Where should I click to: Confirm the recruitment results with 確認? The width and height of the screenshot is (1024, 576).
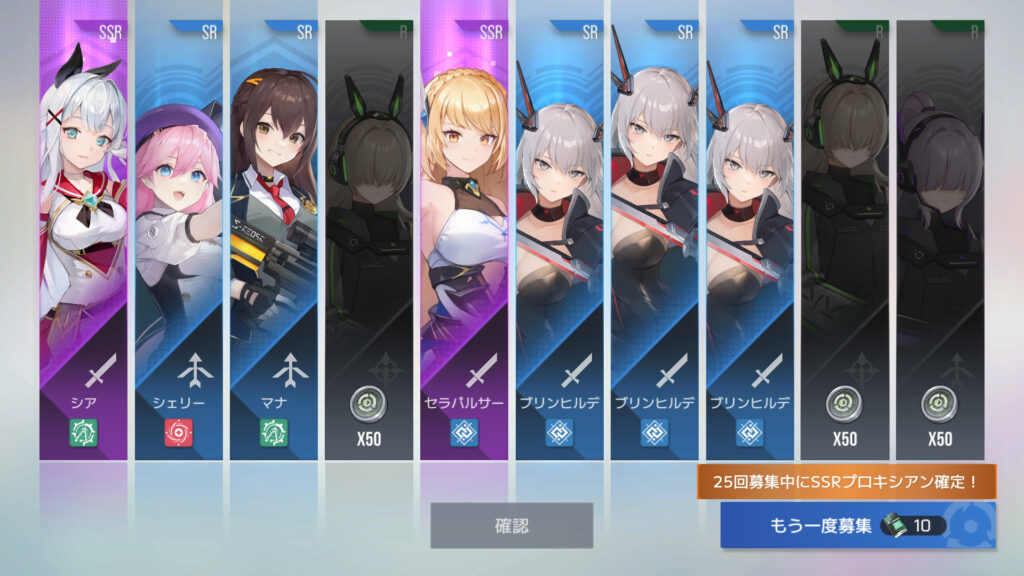(511, 525)
